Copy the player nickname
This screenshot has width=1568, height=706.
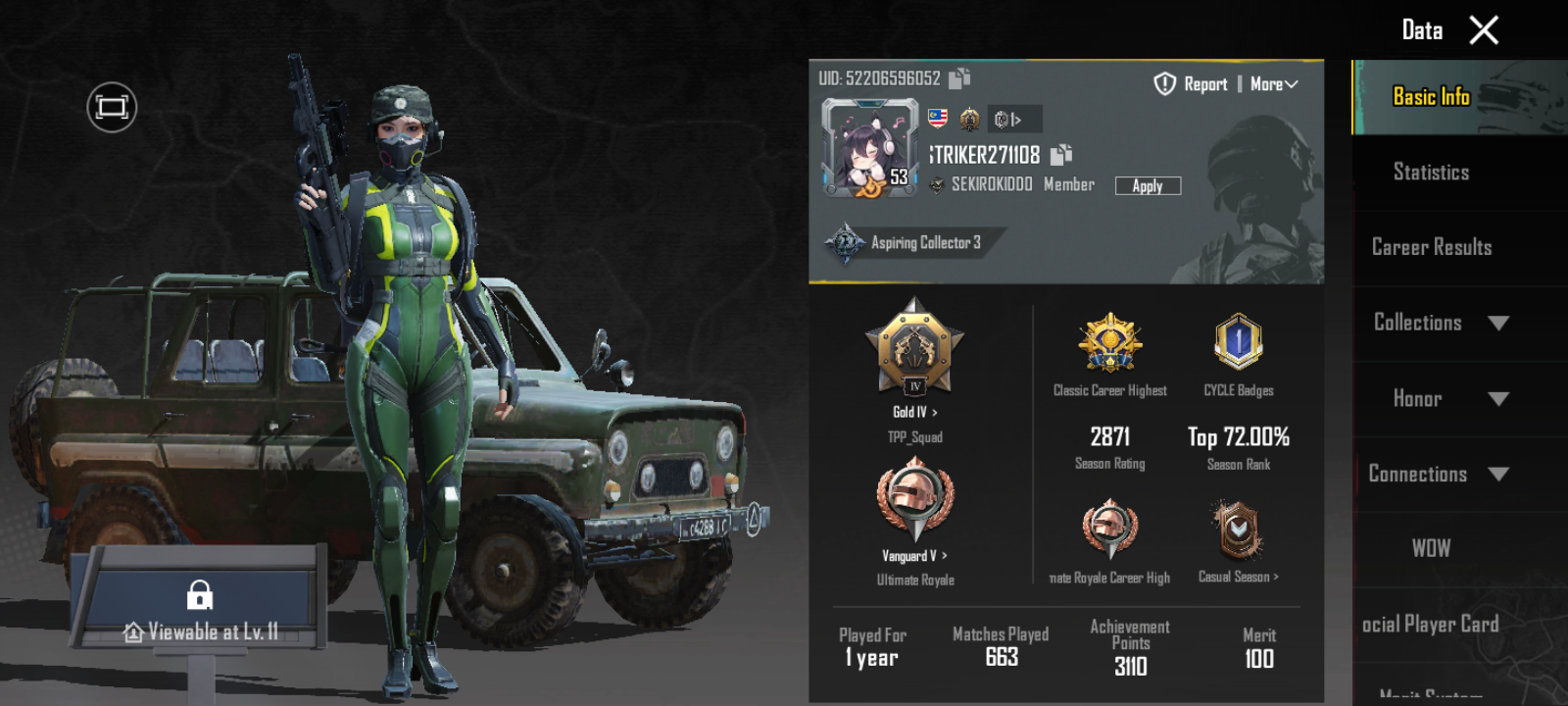1061,155
